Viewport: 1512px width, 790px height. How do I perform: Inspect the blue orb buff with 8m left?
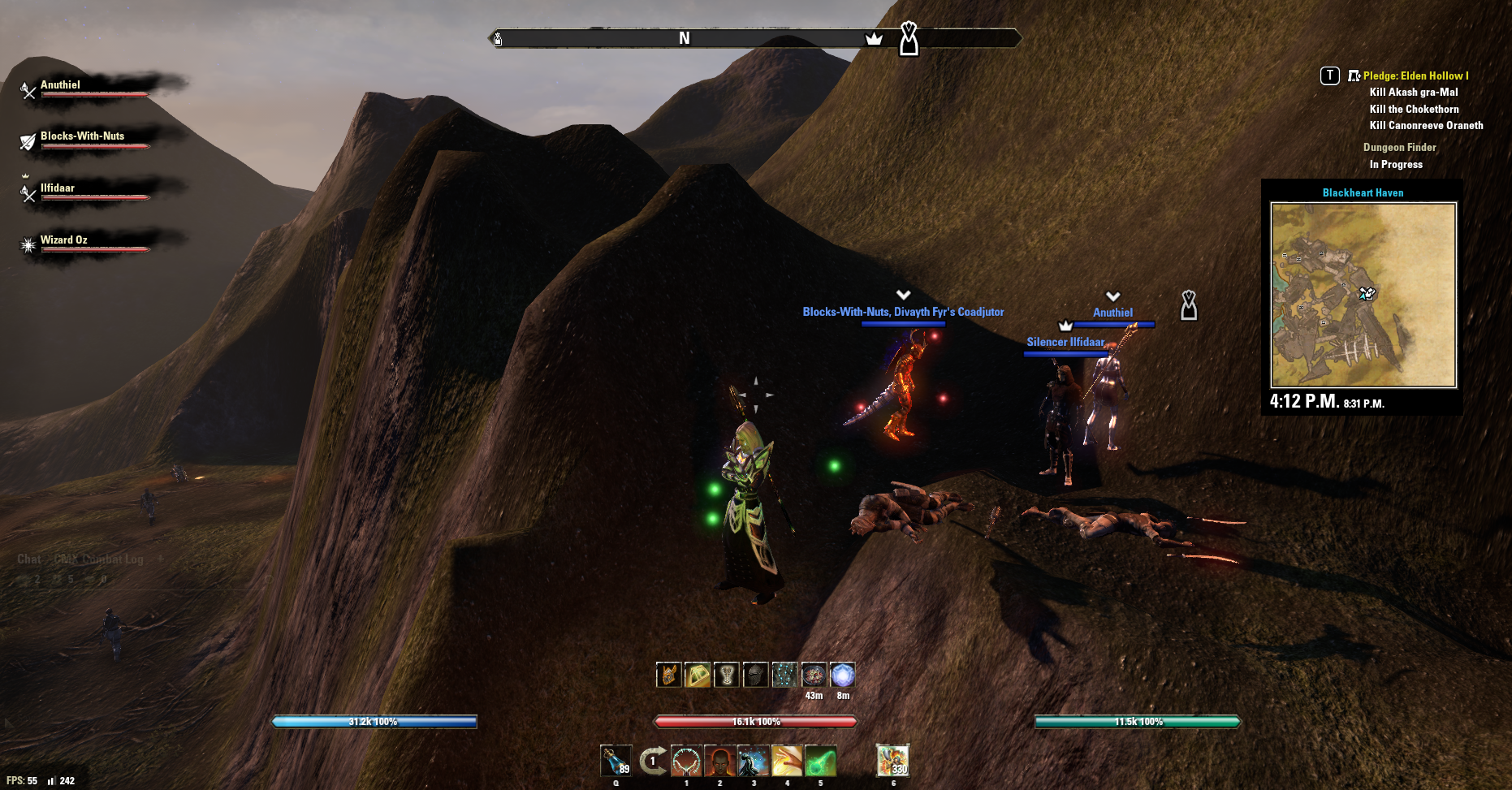843,675
